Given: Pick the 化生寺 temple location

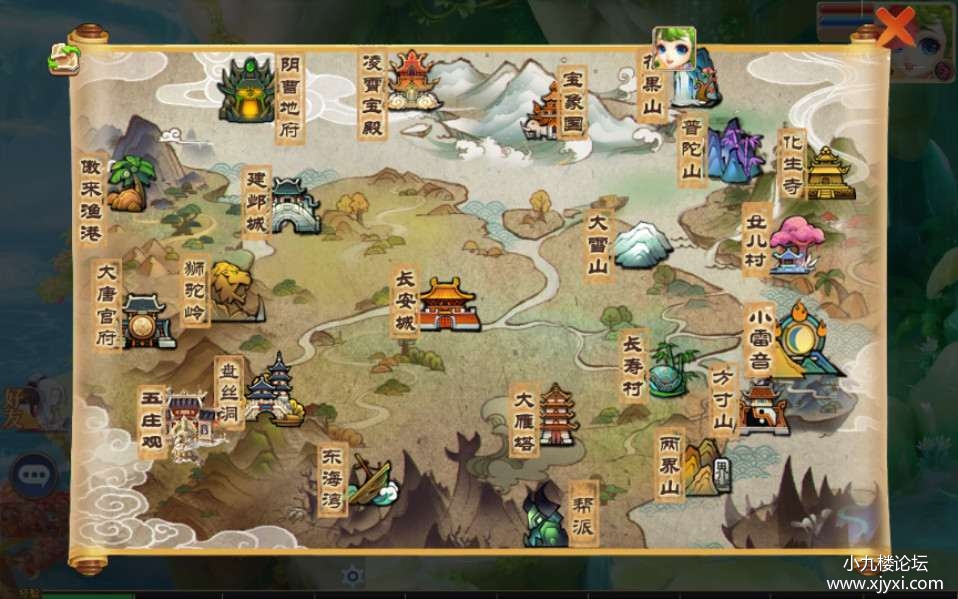Looking at the screenshot, I should [x=829, y=174].
